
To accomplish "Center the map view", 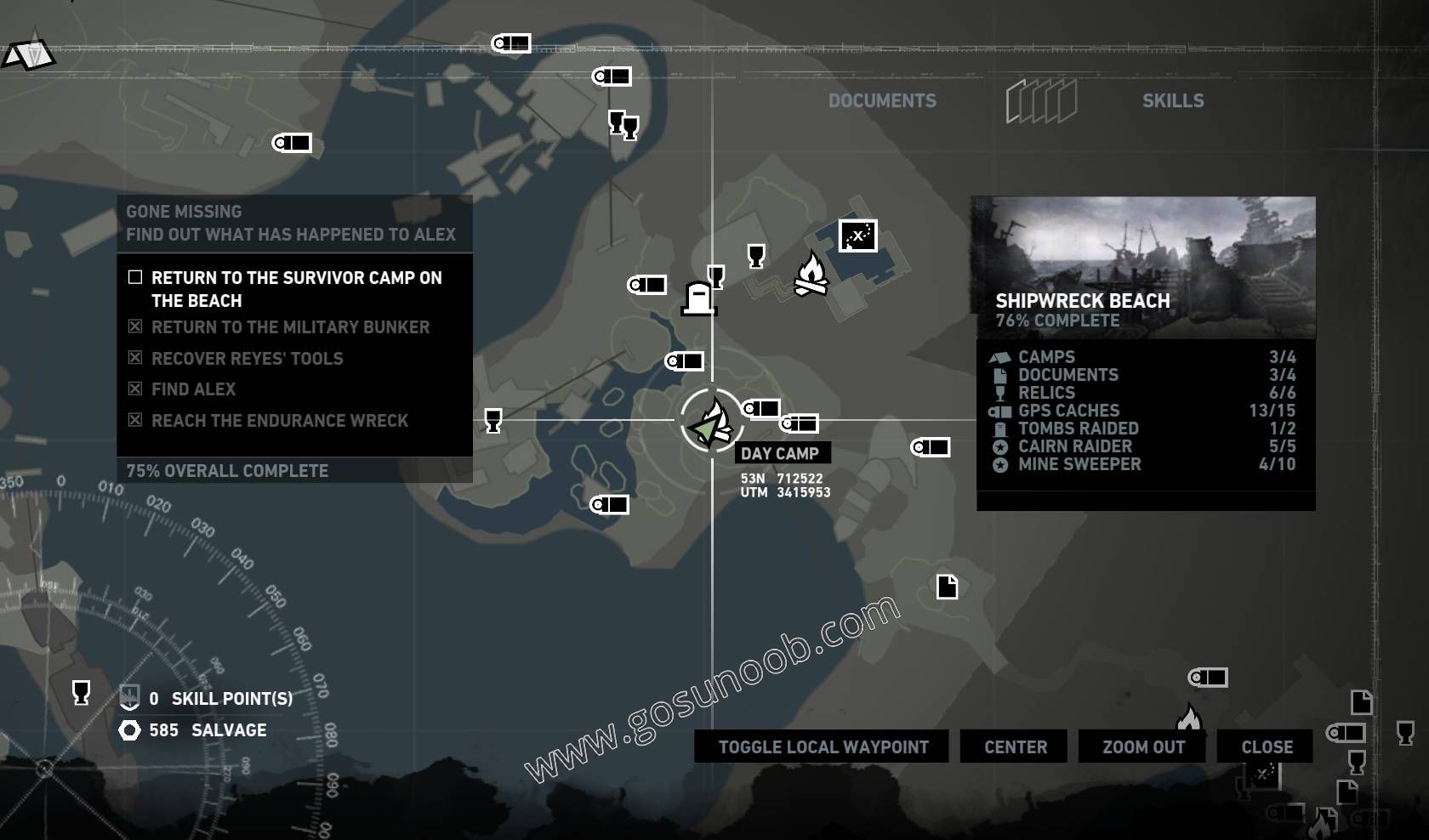I will 1015,746.
